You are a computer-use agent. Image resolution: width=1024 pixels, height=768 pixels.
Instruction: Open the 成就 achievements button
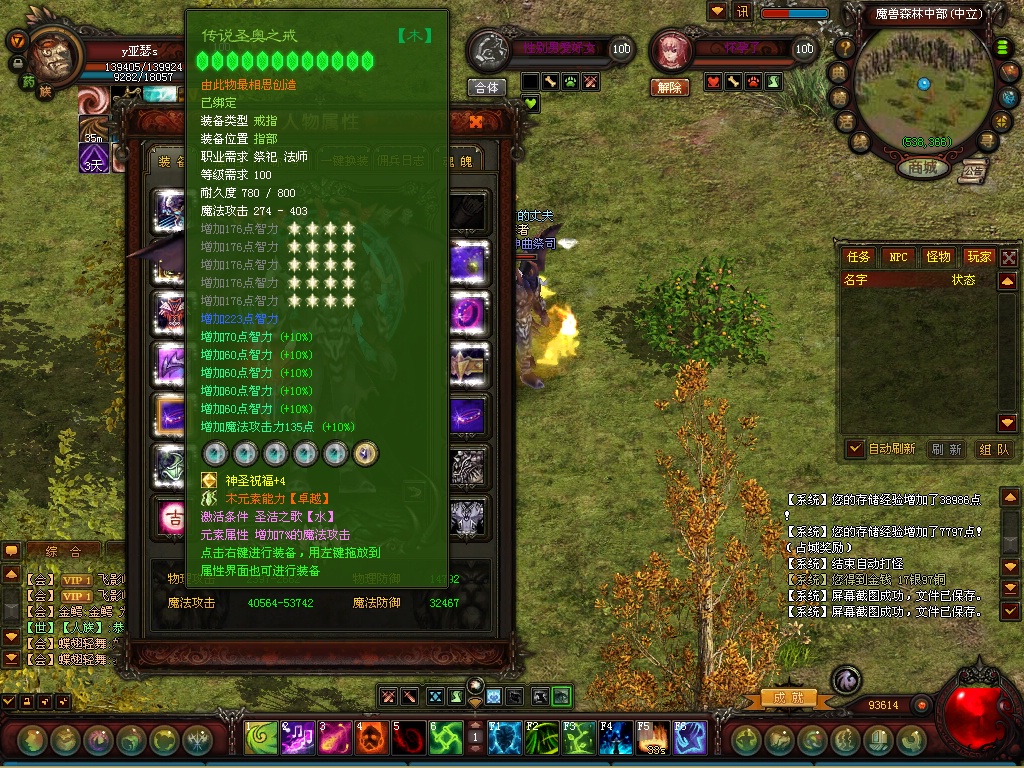[x=780, y=697]
